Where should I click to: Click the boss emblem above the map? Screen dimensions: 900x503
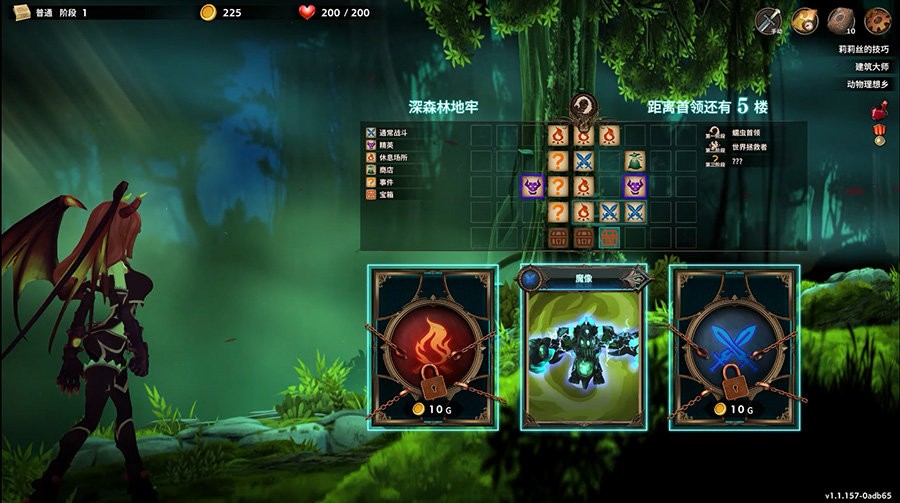tap(583, 107)
